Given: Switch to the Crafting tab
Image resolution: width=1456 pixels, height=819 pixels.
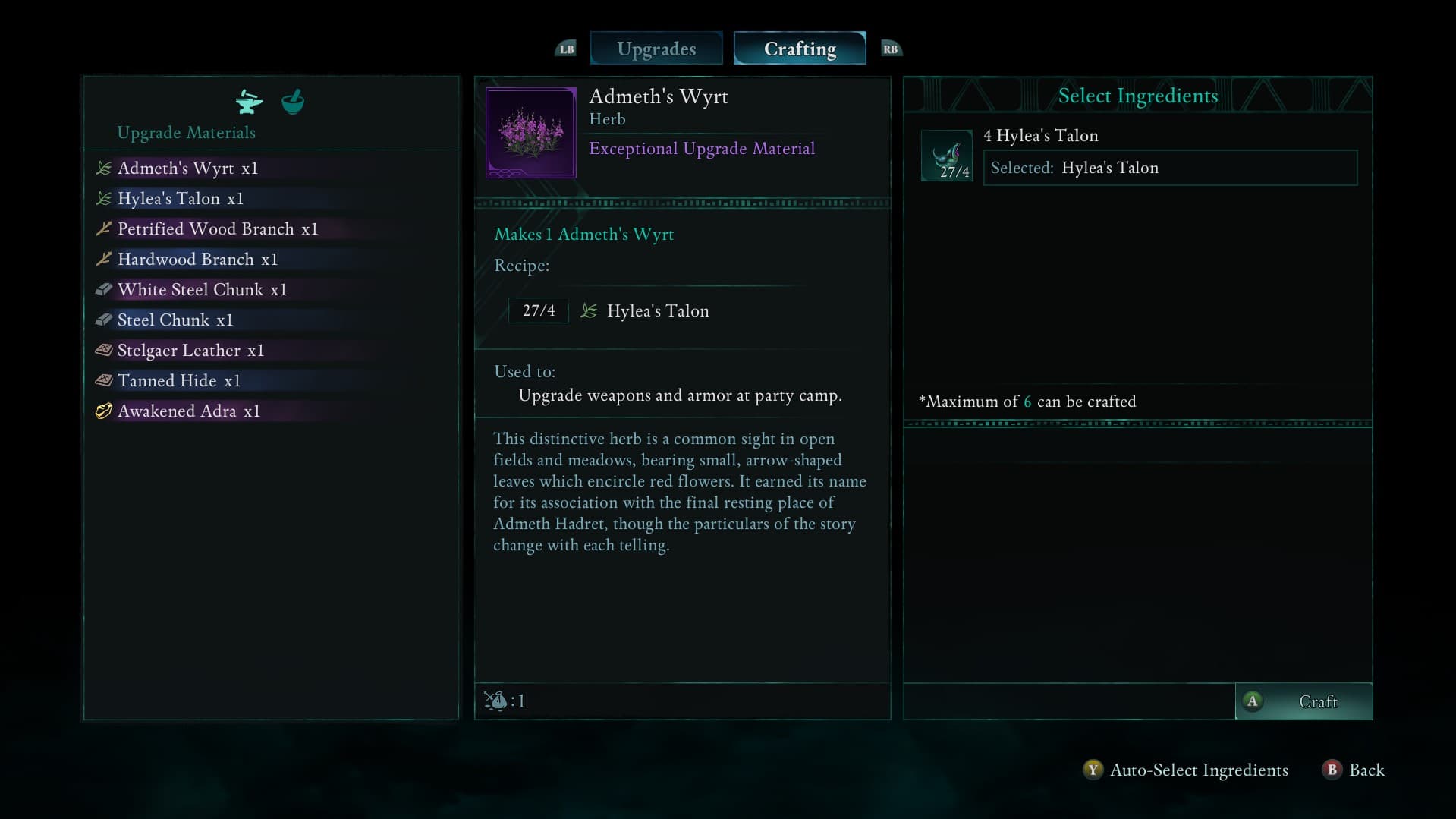Looking at the screenshot, I should (x=800, y=48).
